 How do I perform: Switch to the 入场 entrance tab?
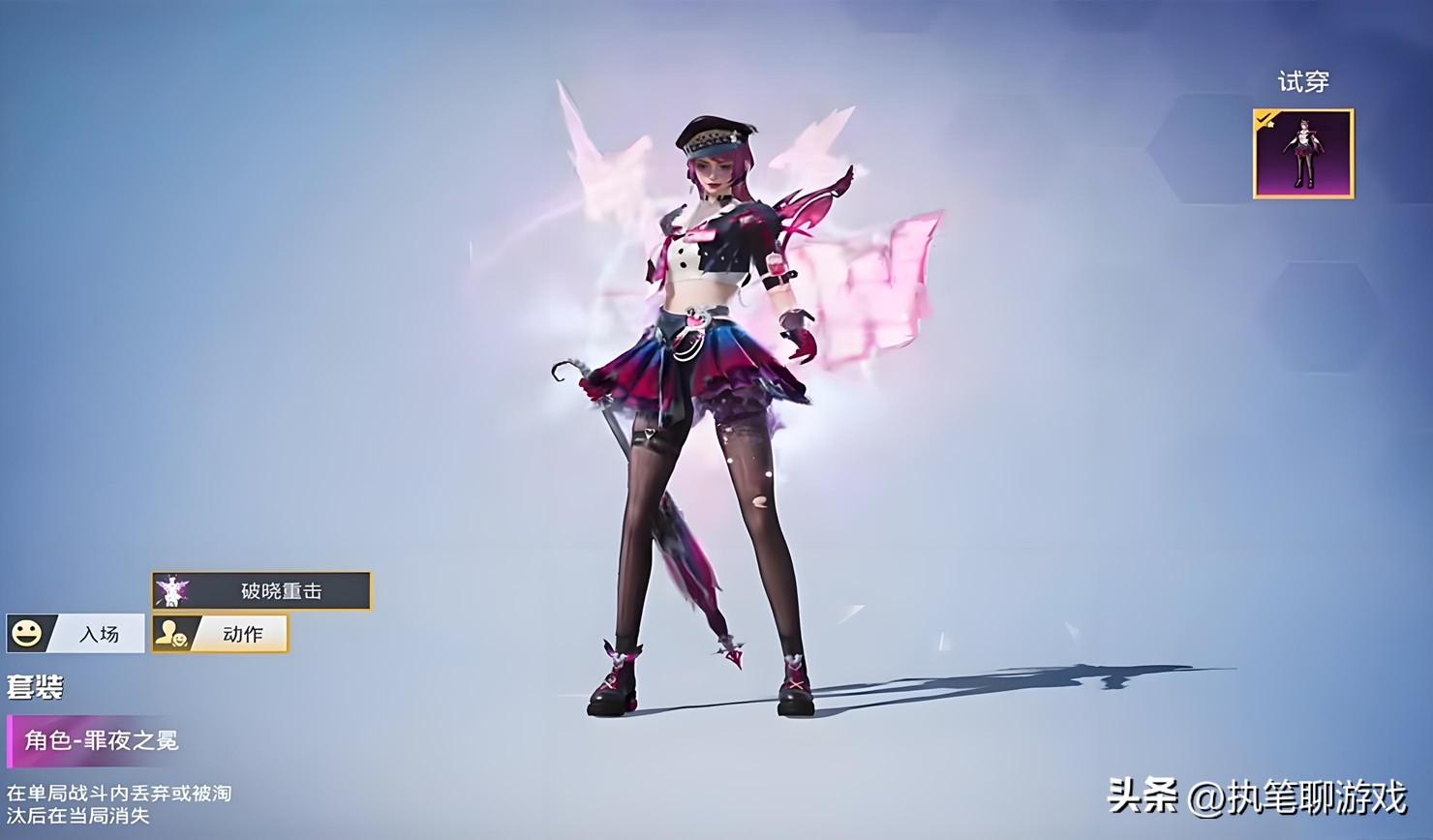pos(76,634)
